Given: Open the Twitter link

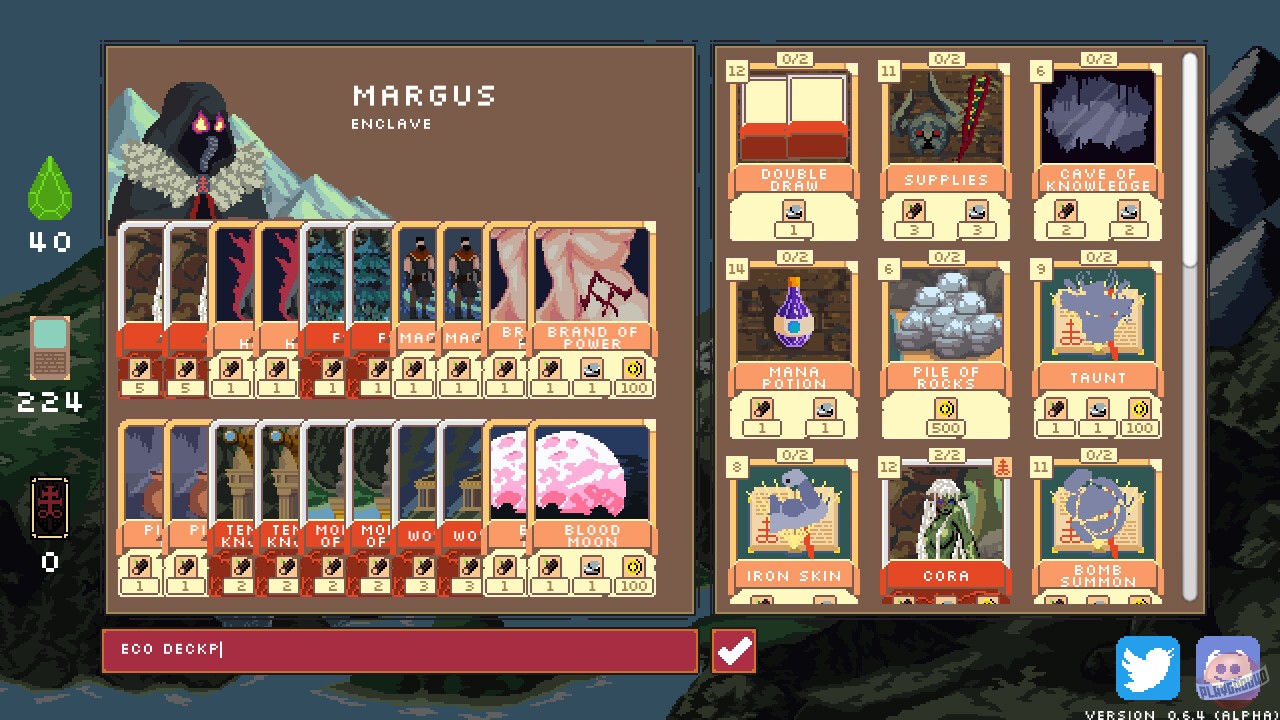Looking at the screenshot, I should point(1146,668).
